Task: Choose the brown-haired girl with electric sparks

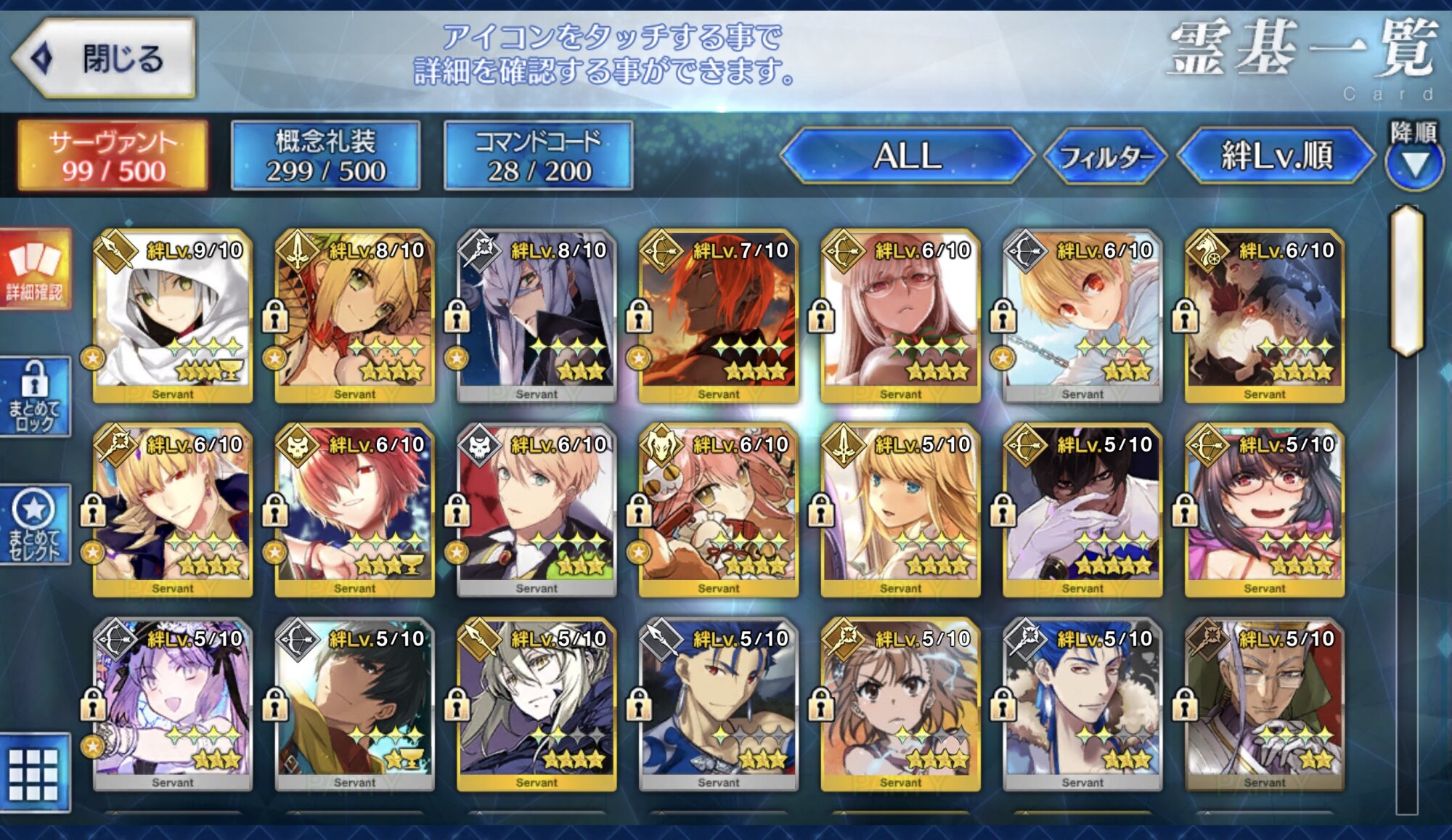Action: [900, 704]
